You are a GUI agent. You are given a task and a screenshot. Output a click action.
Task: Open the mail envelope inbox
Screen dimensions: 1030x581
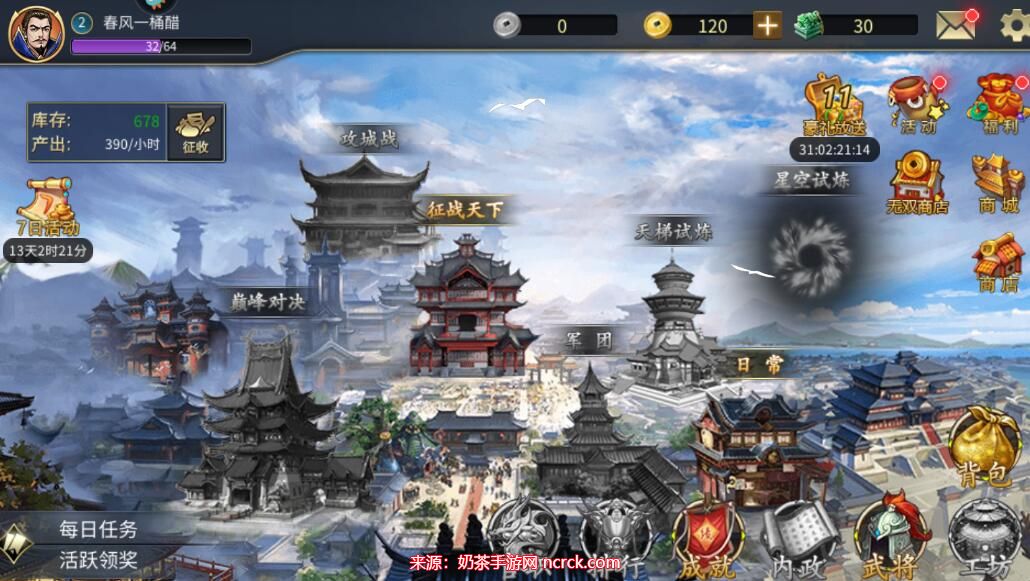(x=955, y=26)
